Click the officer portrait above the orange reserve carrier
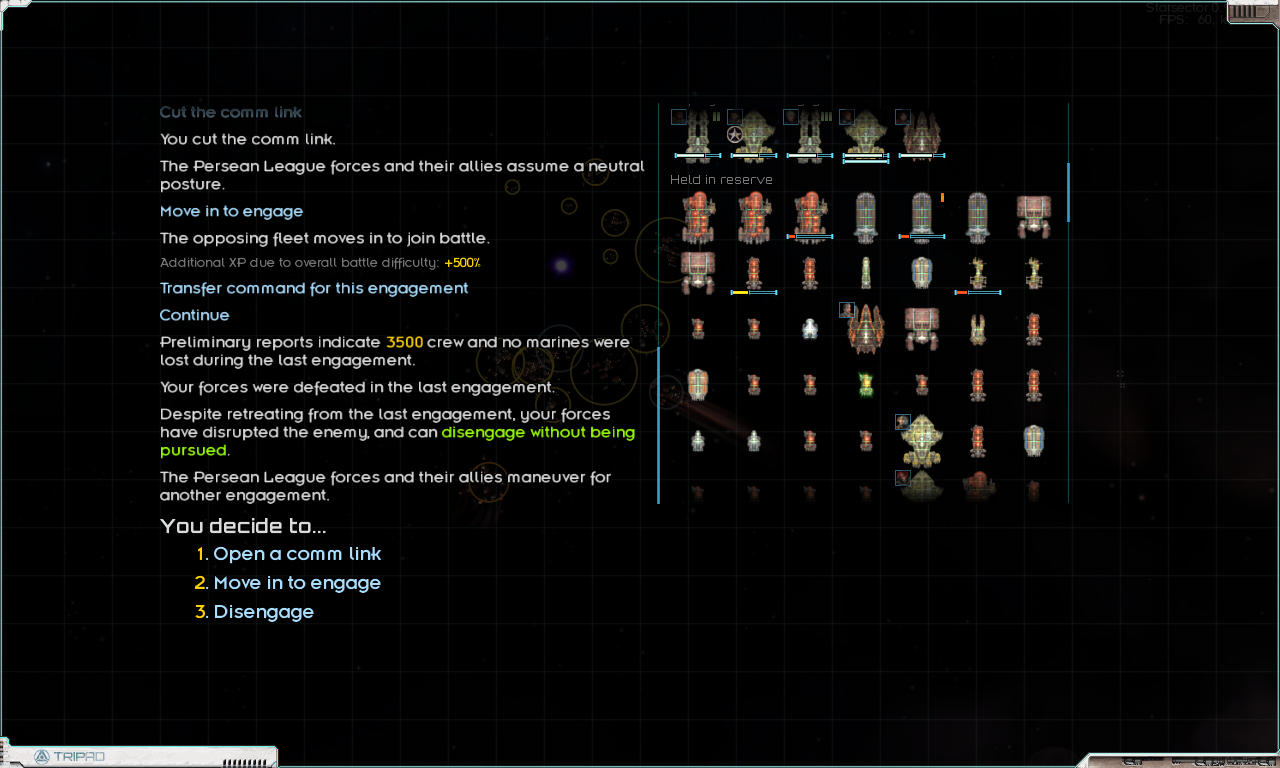Image resolution: width=1280 pixels, height=768 pixels. pos(847,310)
